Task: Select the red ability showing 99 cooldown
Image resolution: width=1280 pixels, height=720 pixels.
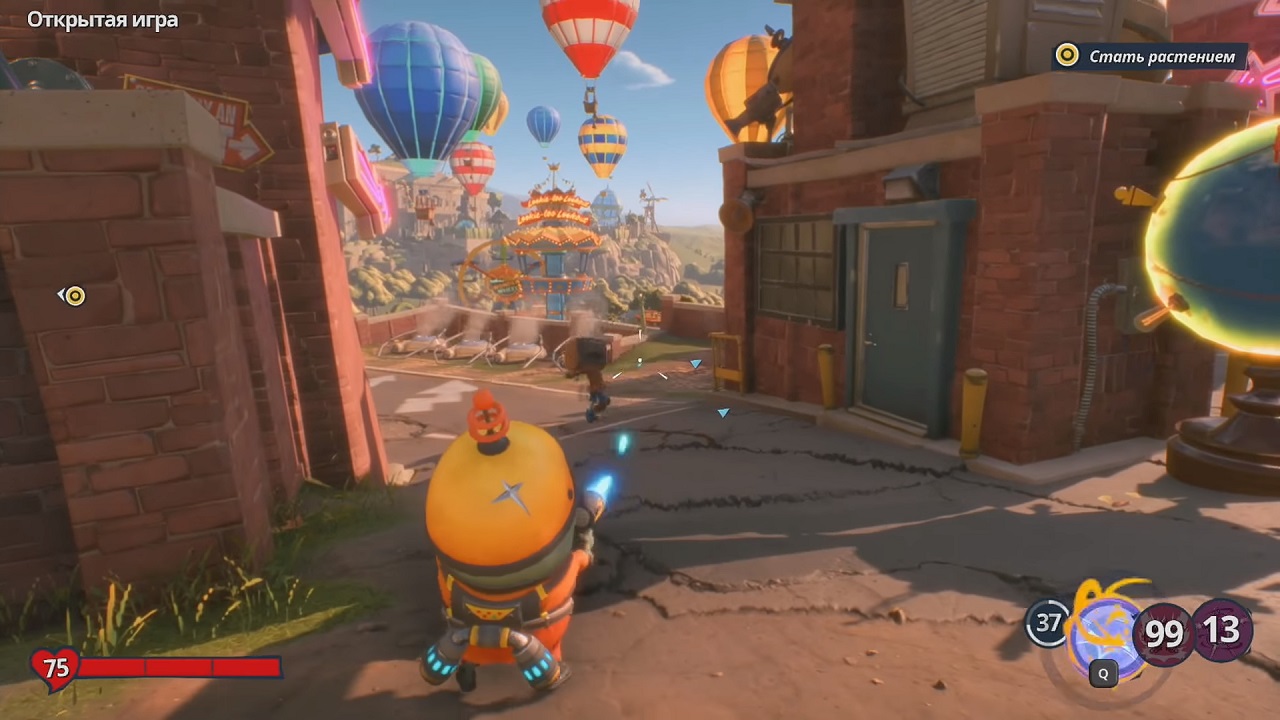Action: (x=1162, y=633)
